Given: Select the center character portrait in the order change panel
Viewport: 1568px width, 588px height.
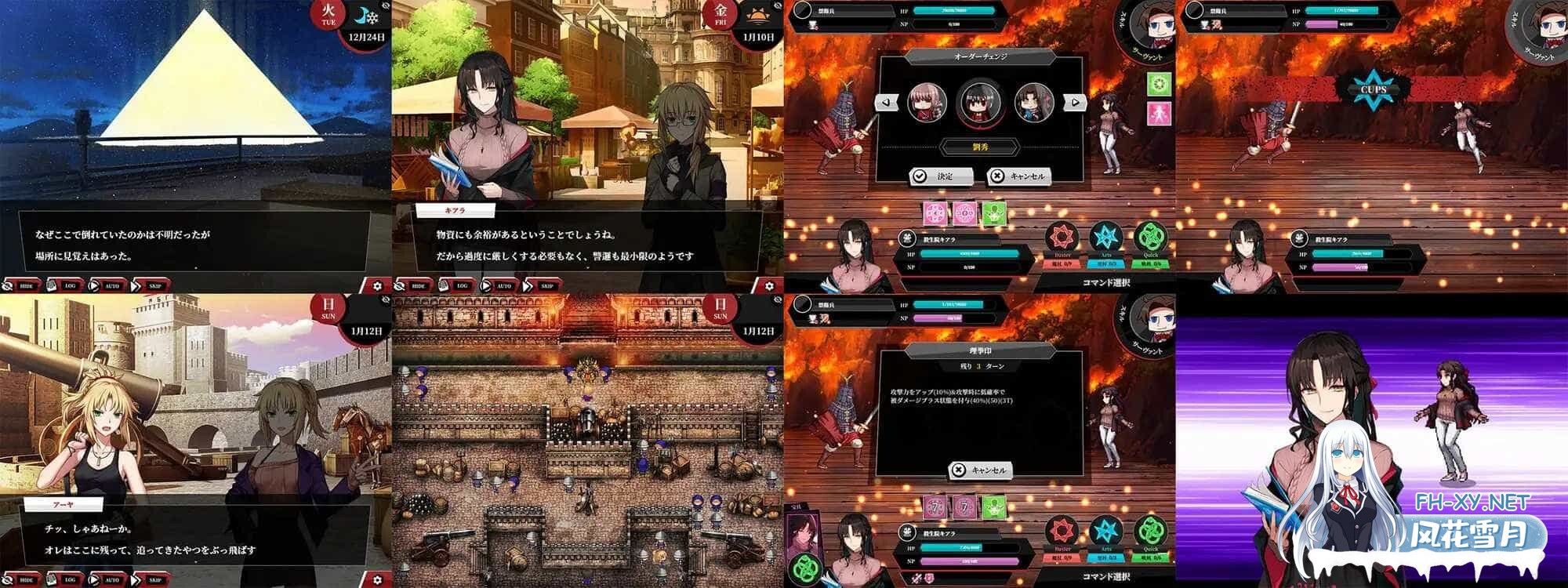Looking at the screenshot, I should click(978, 102).
